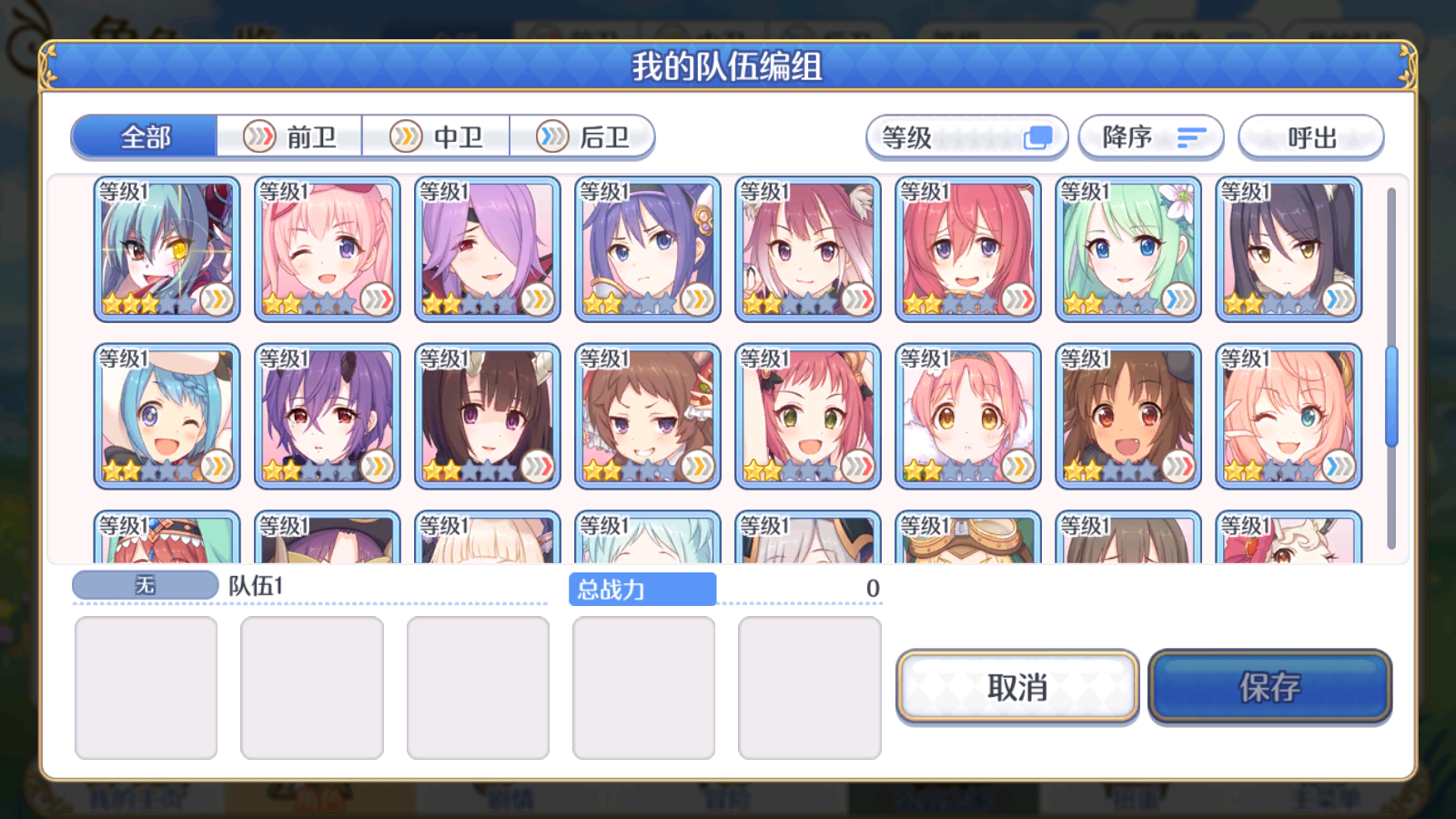The height and width of the screenshot is (819, 1456).
Task: Click the stacked-squares icon in 等级 filter
Action: coord(1036,136)
